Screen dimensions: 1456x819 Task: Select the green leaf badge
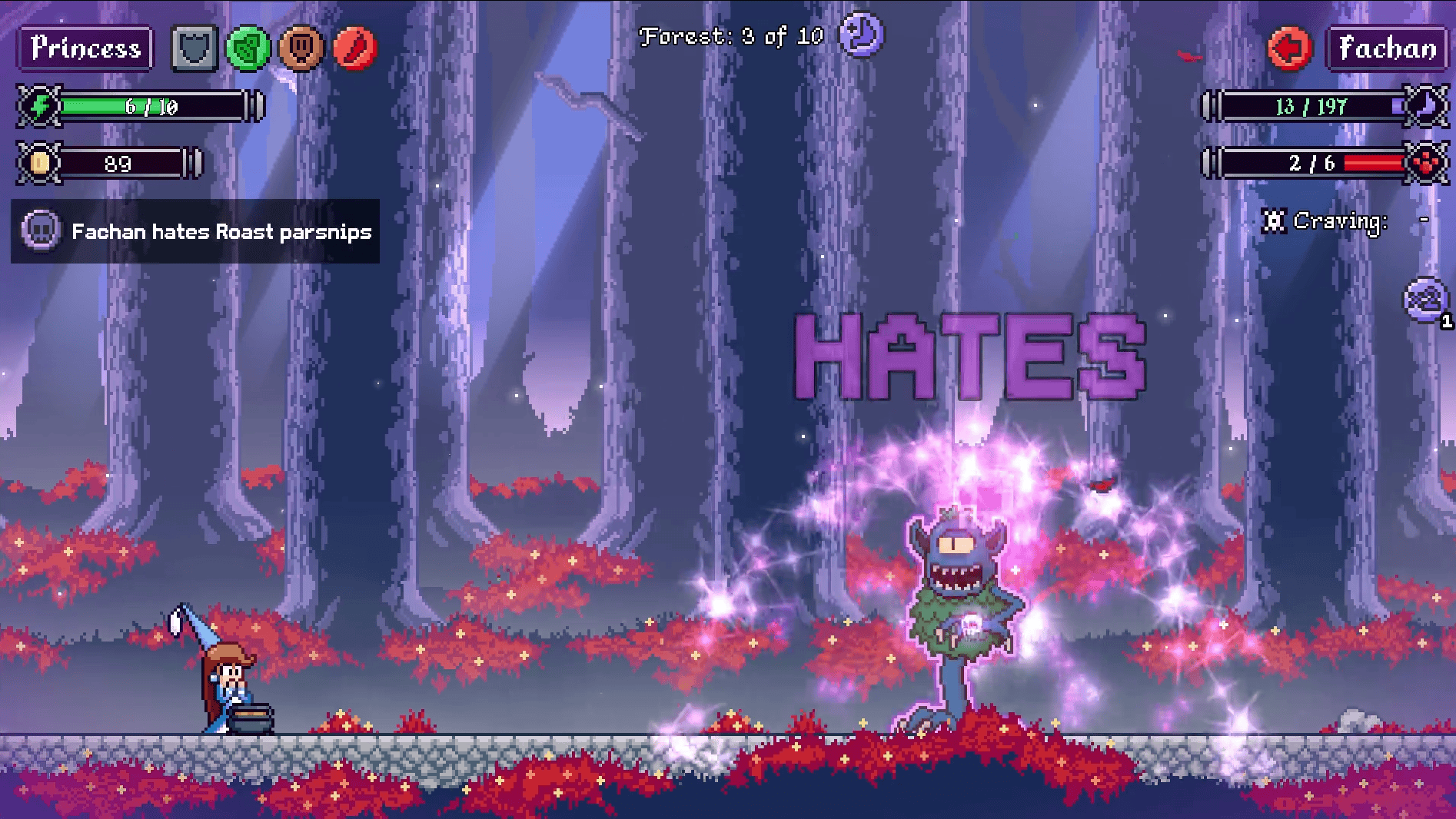(x=248, y=48)
